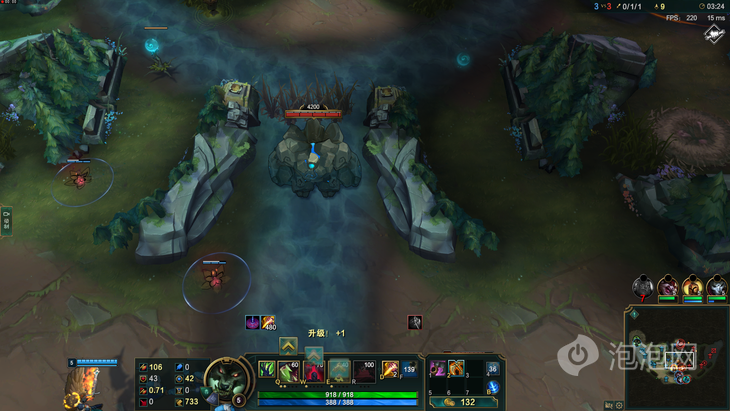The width and height of the screenshot is (730, 411).
Task: Select the dead ally portrait showing 7
Action: [643, 288]
